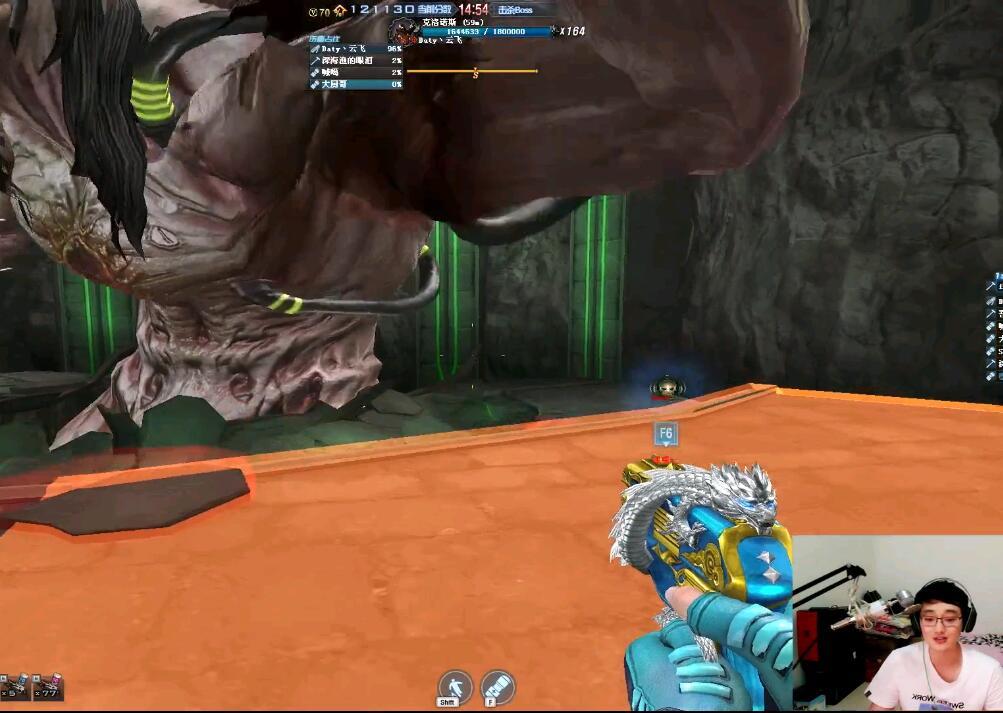The image size is (1003, 713).
Task: Click the streamer webcam overlay
Action: click(897, 623)
